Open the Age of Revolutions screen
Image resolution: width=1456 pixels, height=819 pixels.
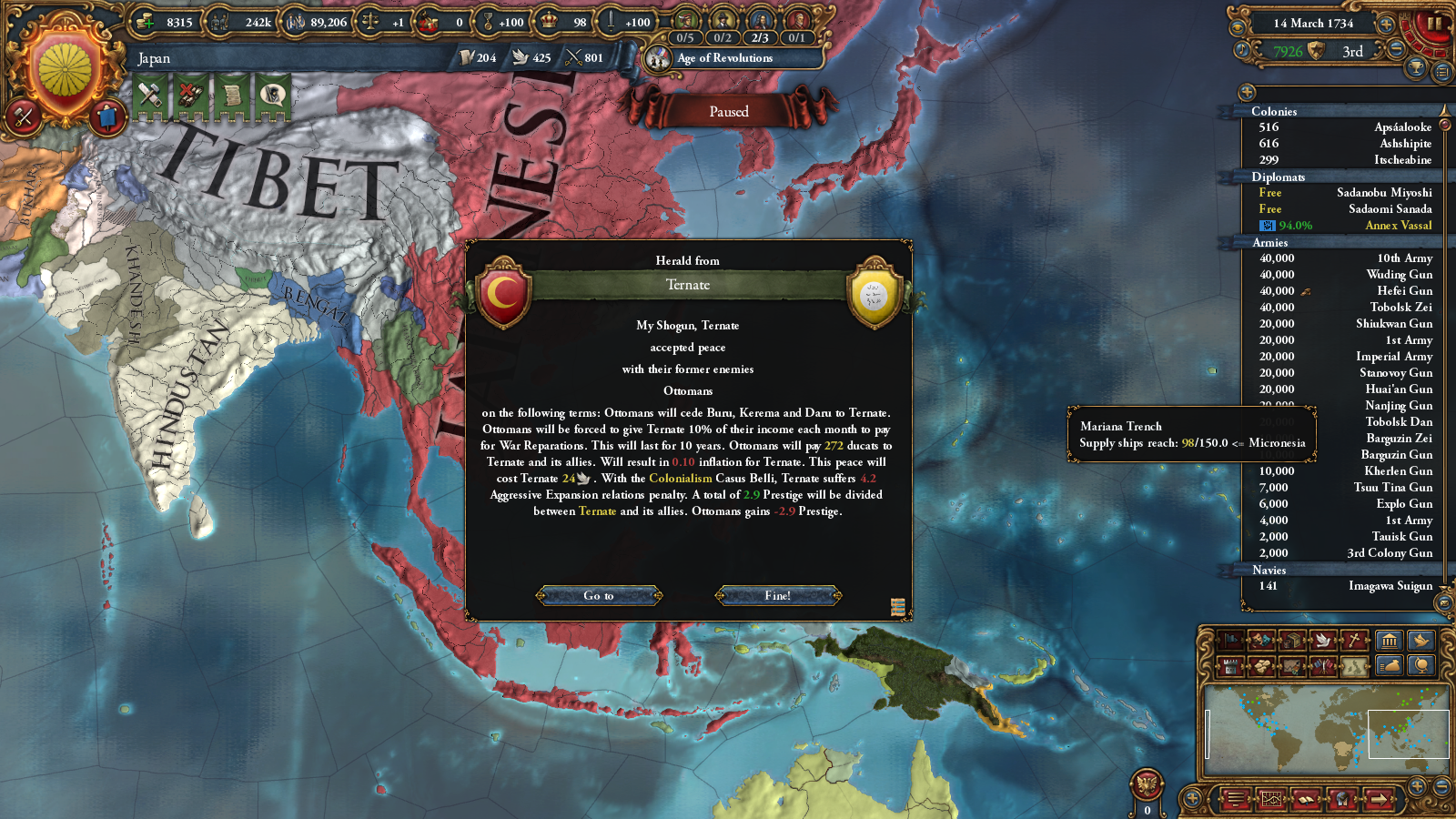coord(728,57)
